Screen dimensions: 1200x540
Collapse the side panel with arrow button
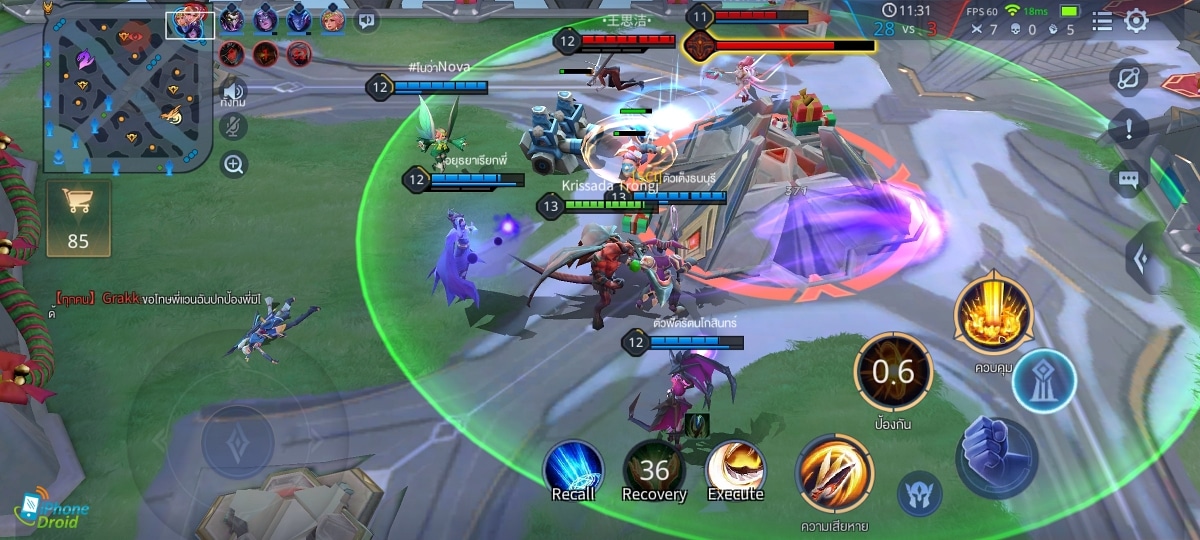point(1140,258)
